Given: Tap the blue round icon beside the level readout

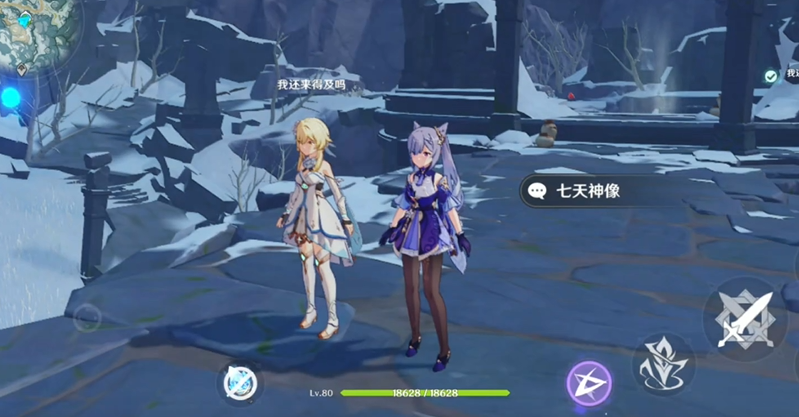Looking at the screenshot, I should tap(240, 384).
